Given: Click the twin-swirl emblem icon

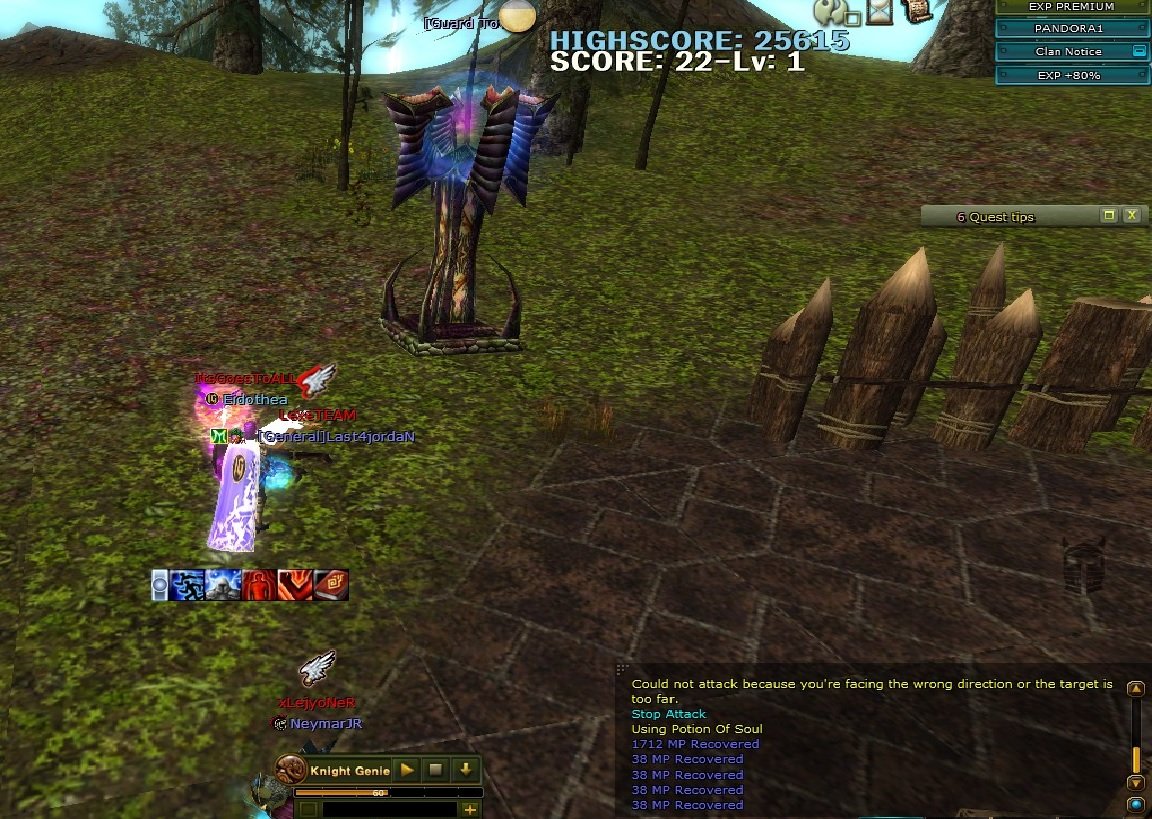Looking at the screenshot, I should click(831, 11).
